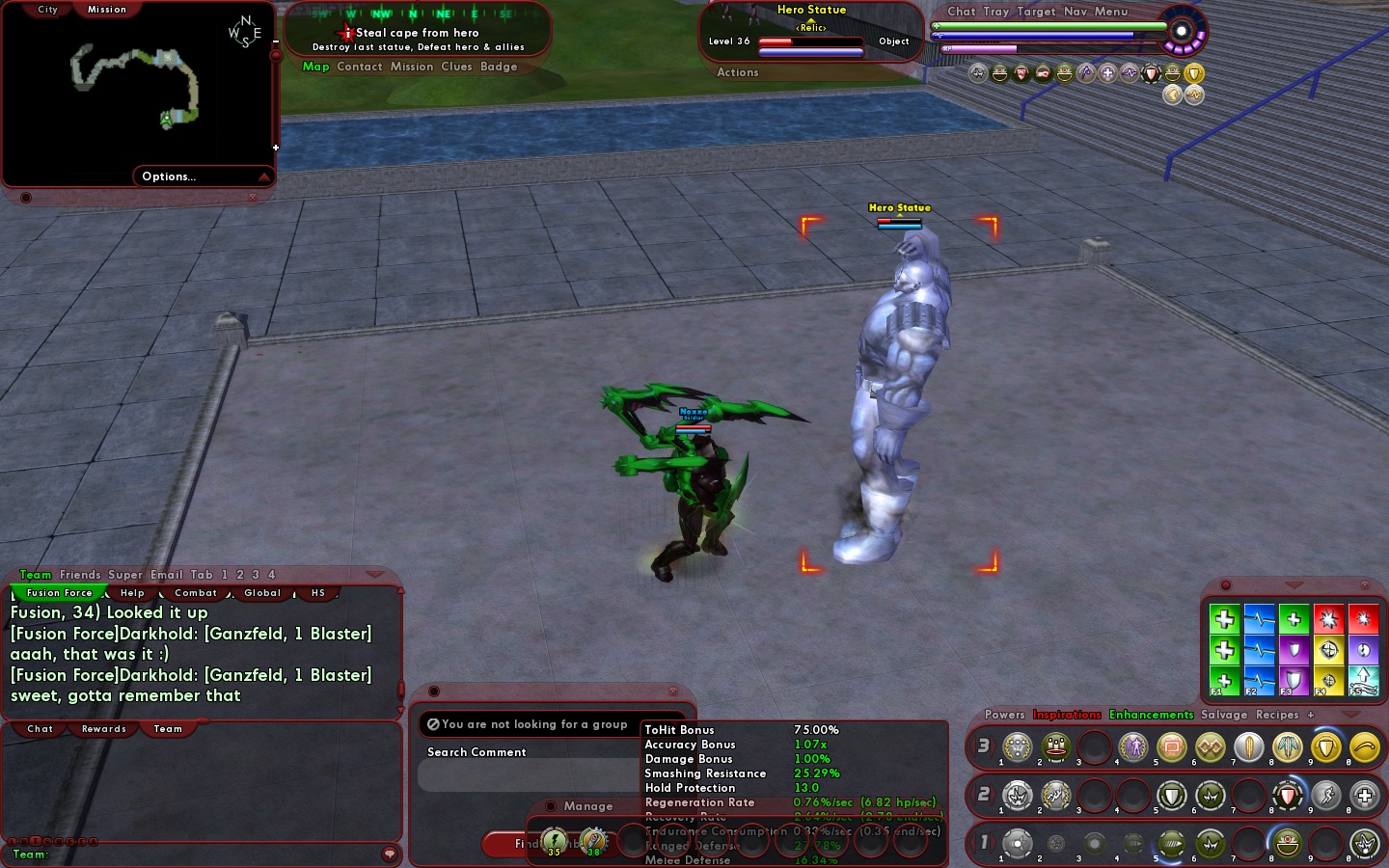Image resolution: width=1389 pixels, height=868 pixels.
Task: Select the Global chat tab
Action: [262, 593]
